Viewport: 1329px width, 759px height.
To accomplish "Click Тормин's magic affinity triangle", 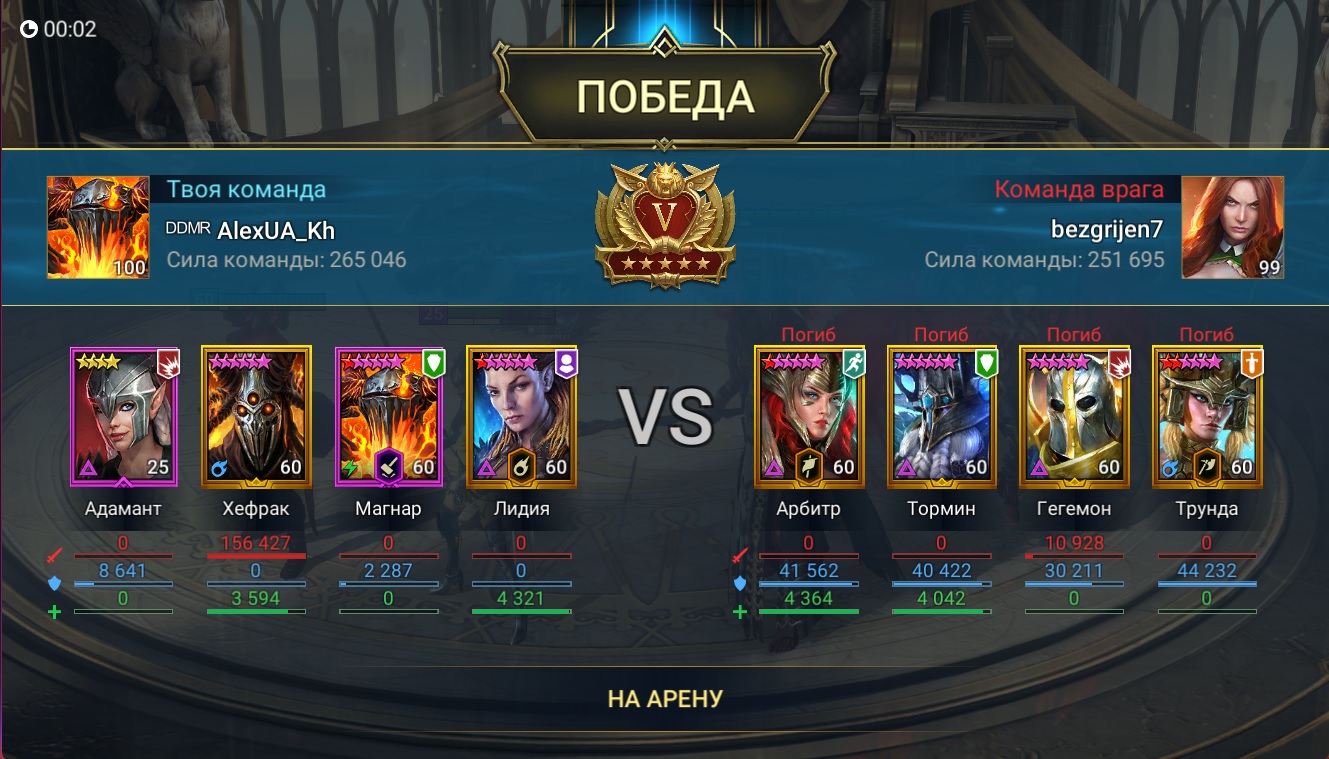I will (x=906, y=468).
